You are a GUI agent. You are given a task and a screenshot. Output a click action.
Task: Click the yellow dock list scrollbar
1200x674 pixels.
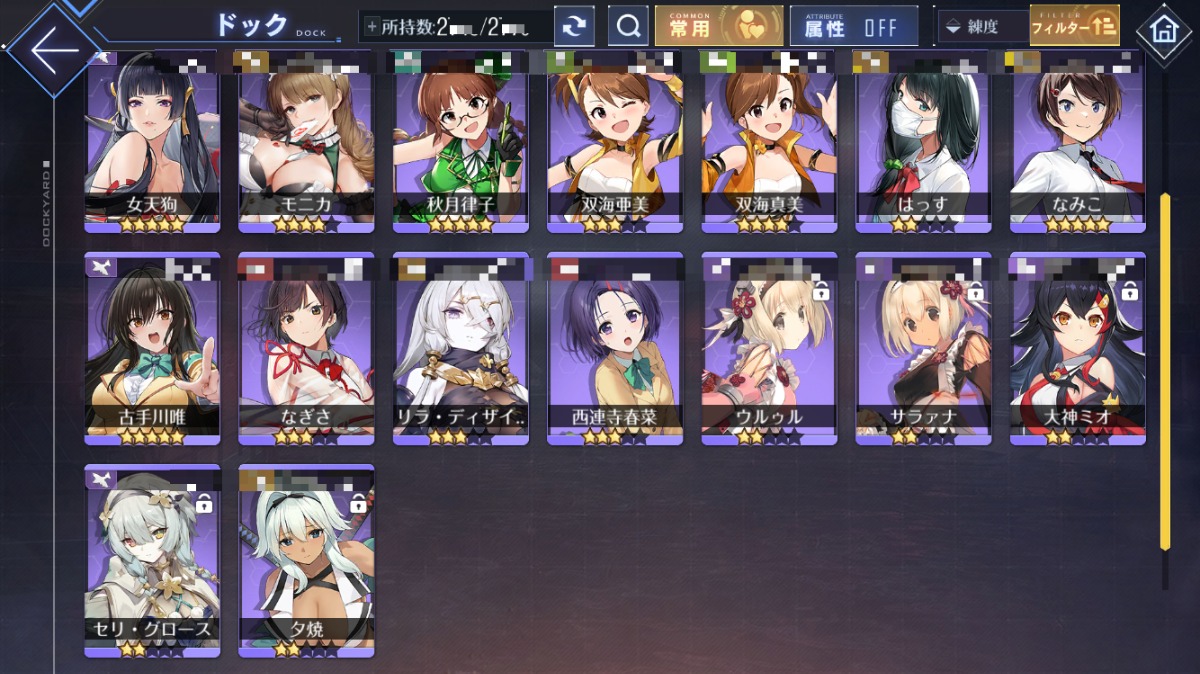click(1165, 370)
